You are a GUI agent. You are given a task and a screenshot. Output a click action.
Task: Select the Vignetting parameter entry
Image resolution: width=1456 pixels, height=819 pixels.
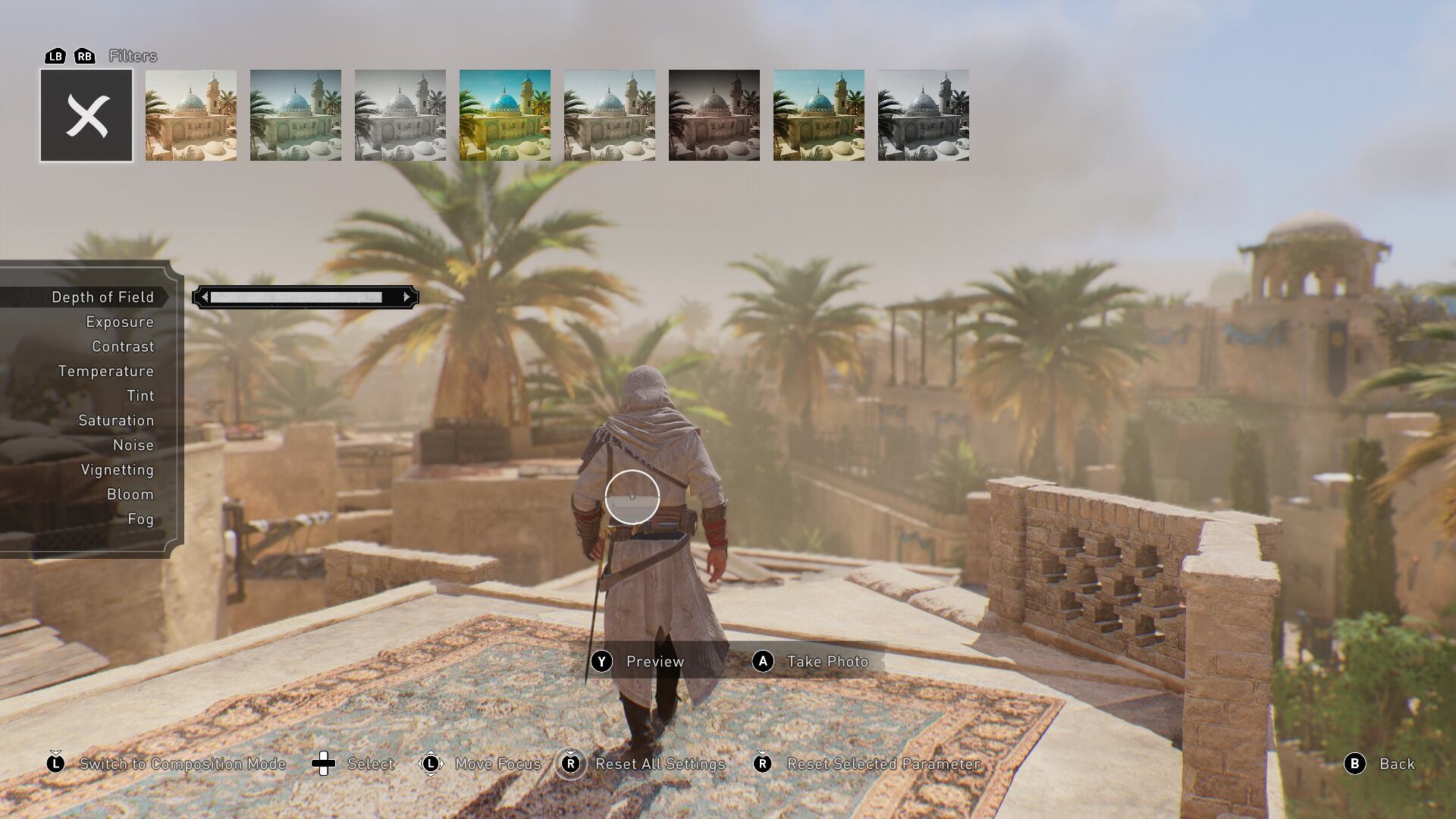118,469
